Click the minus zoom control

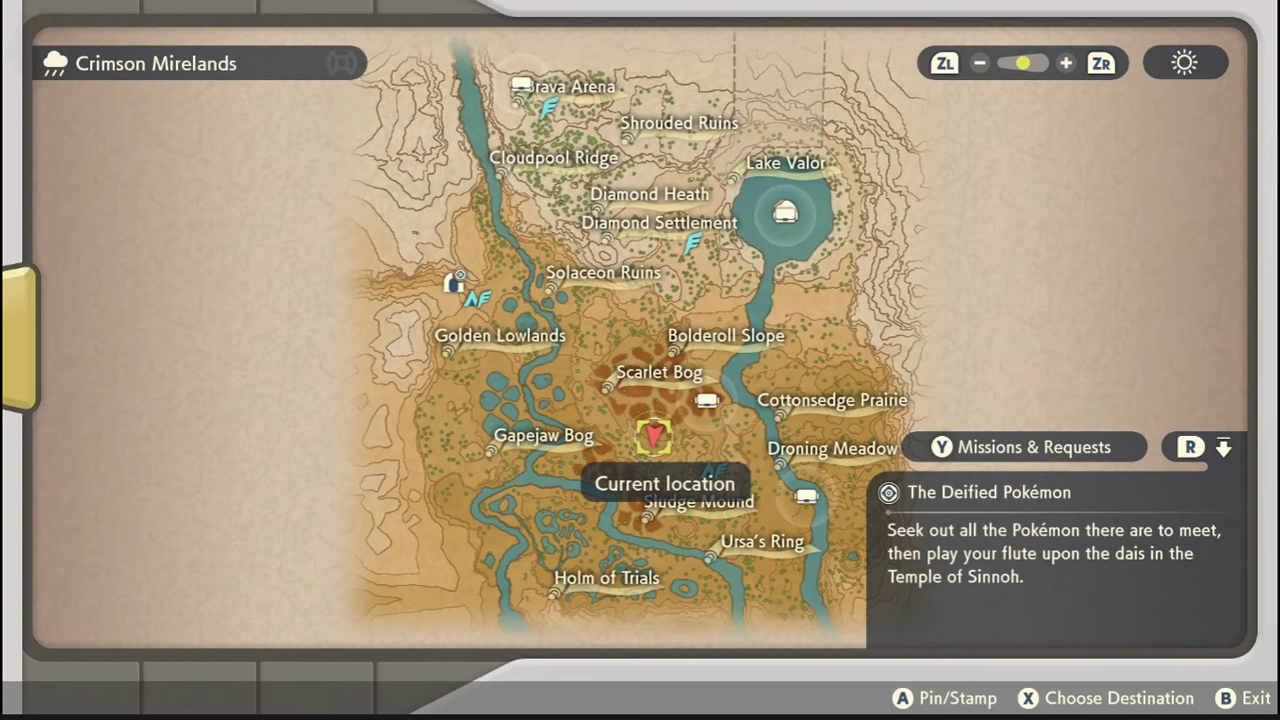pyautogui.click(x=979, y=63)
